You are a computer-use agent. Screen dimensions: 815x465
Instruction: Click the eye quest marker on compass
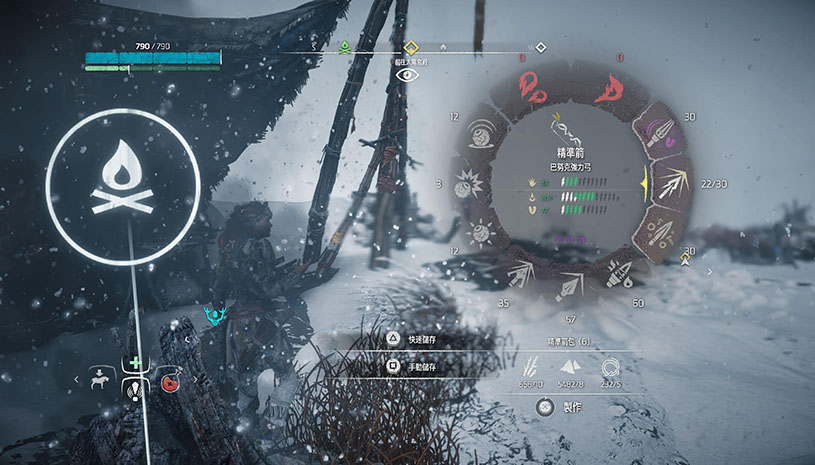coord(406,74)
